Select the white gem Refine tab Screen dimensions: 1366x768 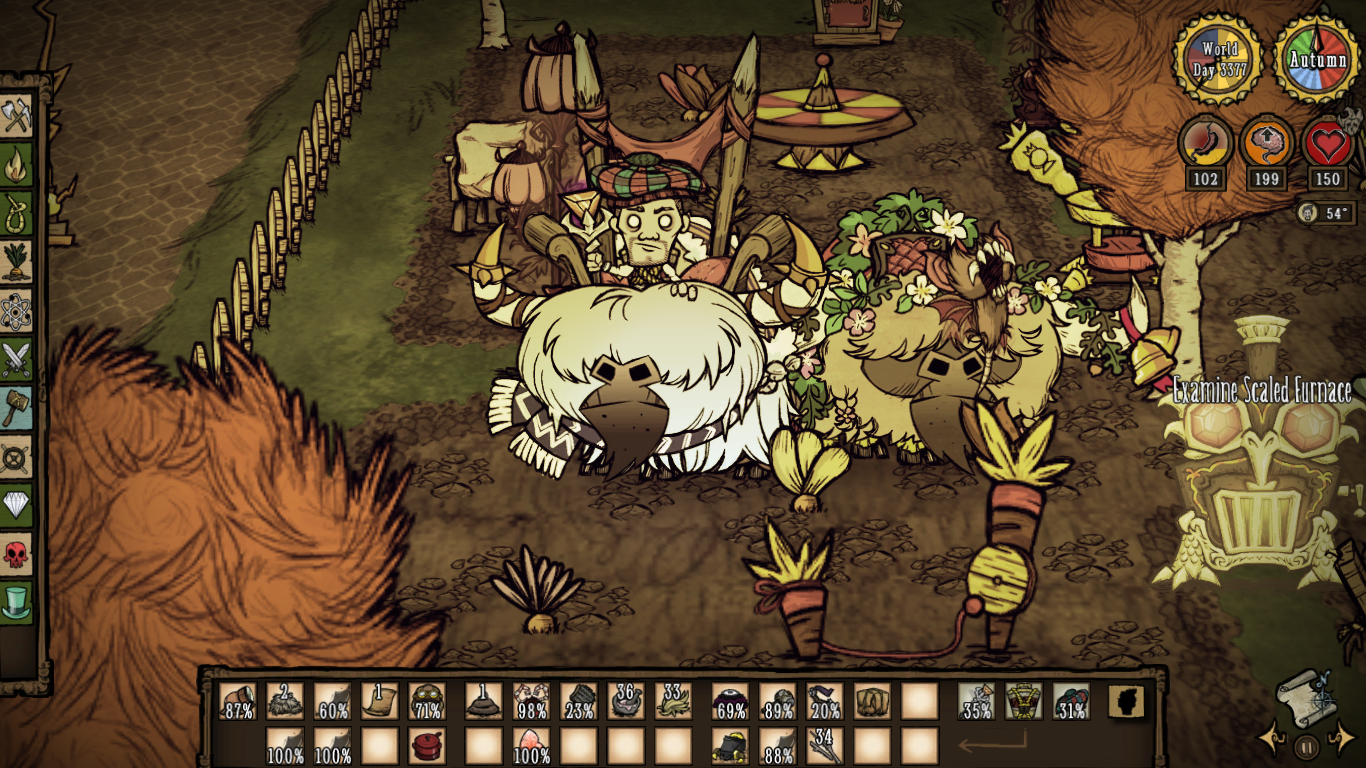coord(17,504)
